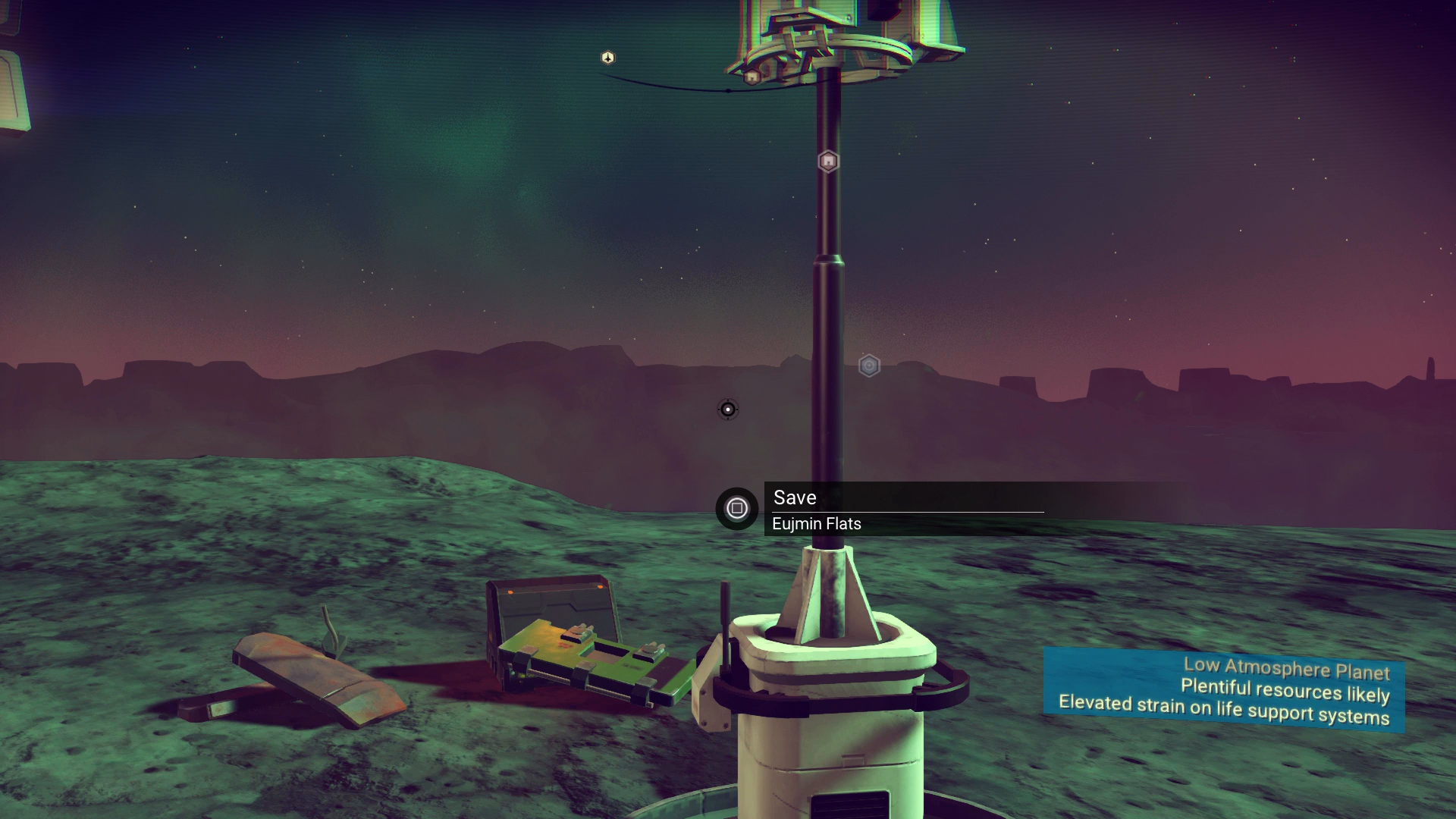This screenshot has height=819, width=1456.
Task: Select the Plentiful resources likely text line
Action: [x=1285, y=691]
